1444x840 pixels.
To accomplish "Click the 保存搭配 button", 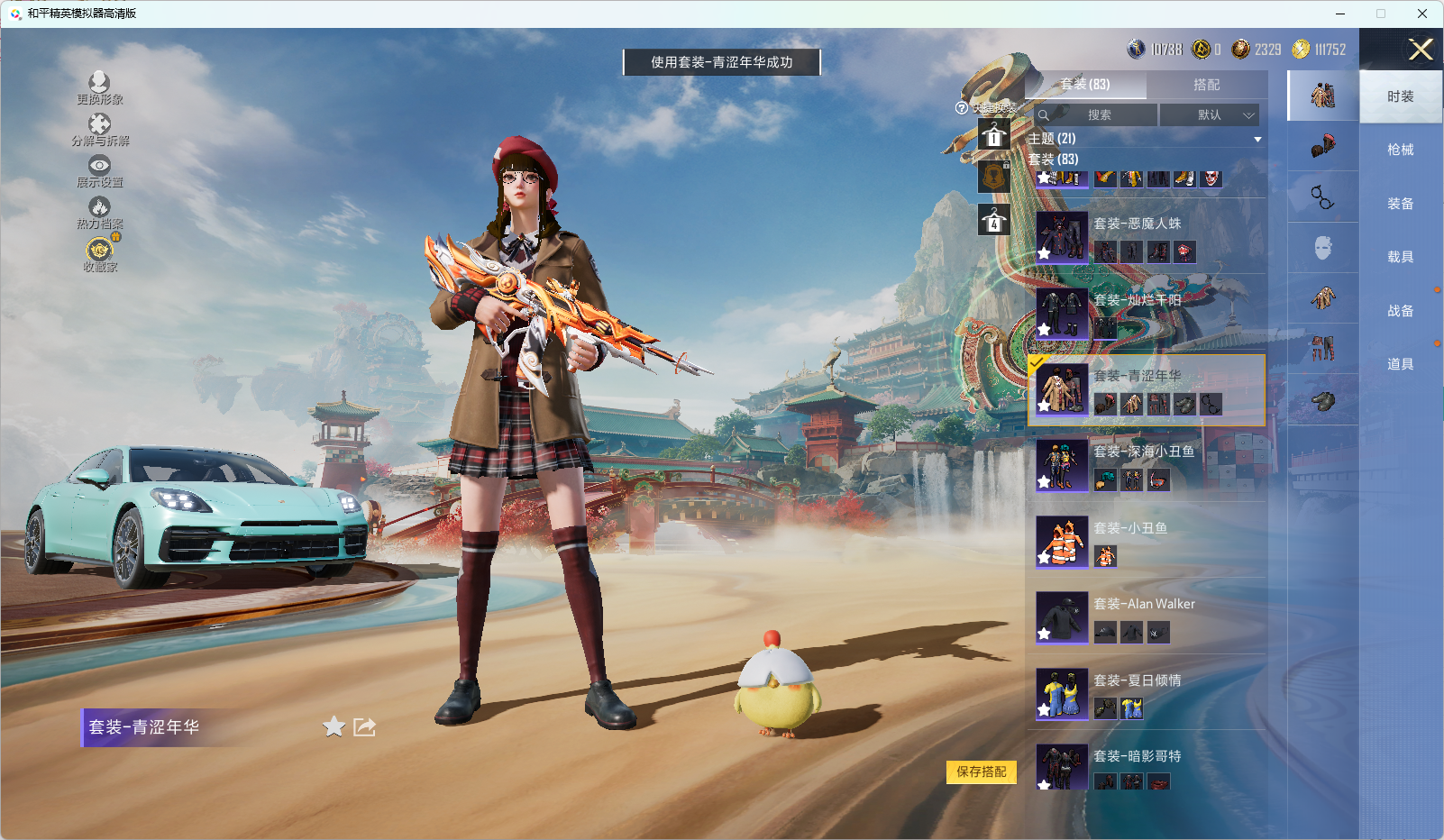I will pos(981,772).
